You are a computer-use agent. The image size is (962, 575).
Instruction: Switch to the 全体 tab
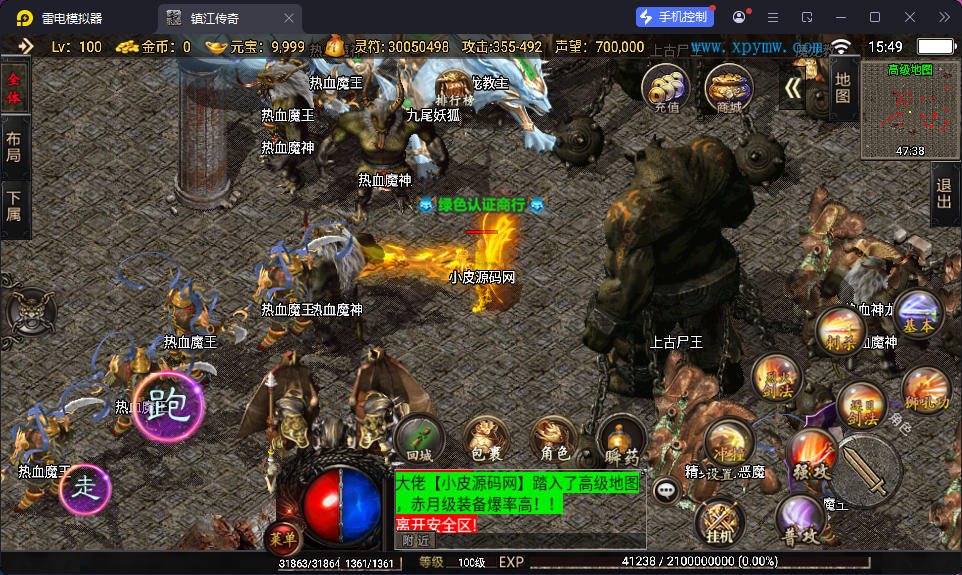[14, 87]
